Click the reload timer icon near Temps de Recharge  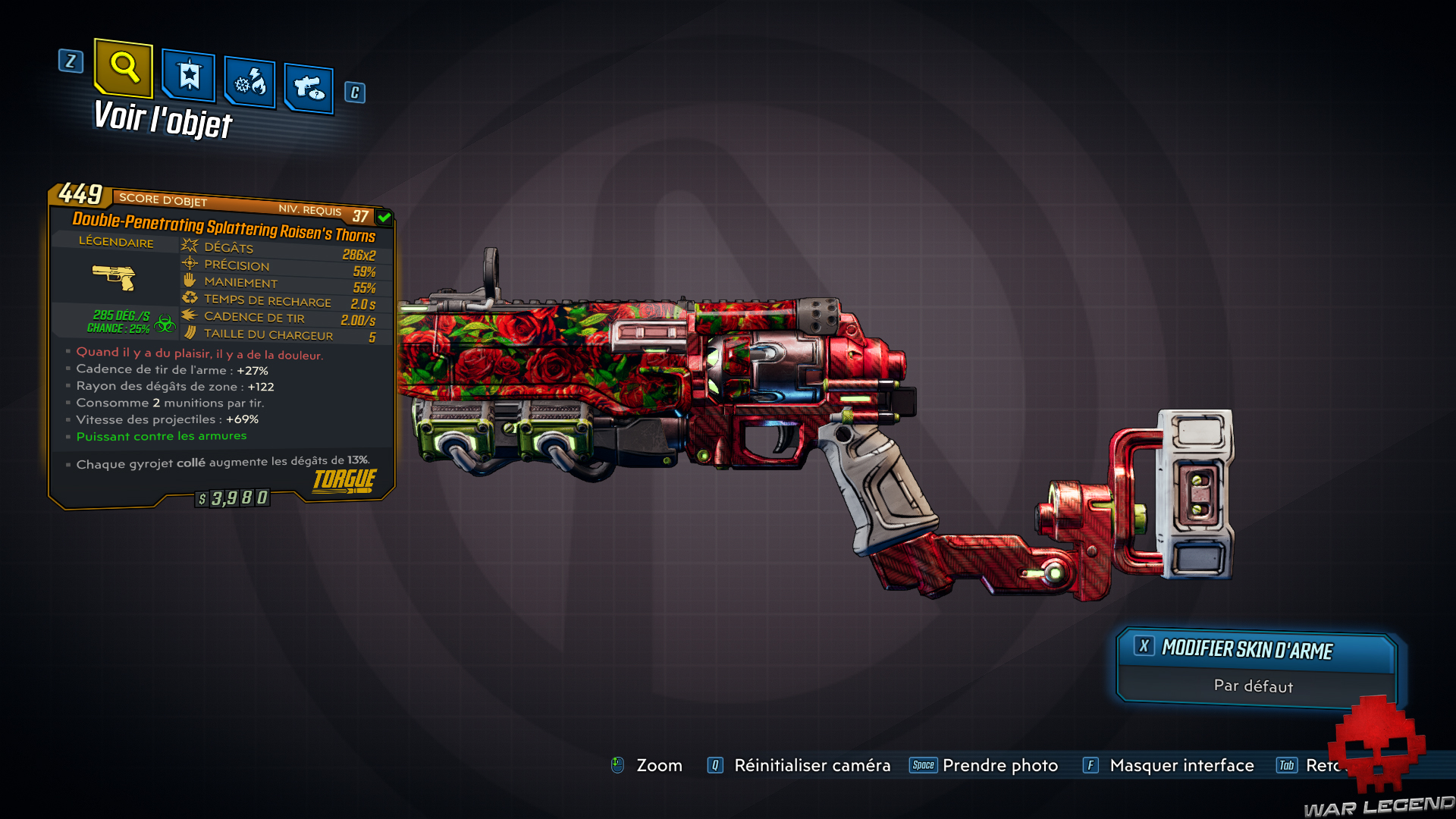(189, 299)
